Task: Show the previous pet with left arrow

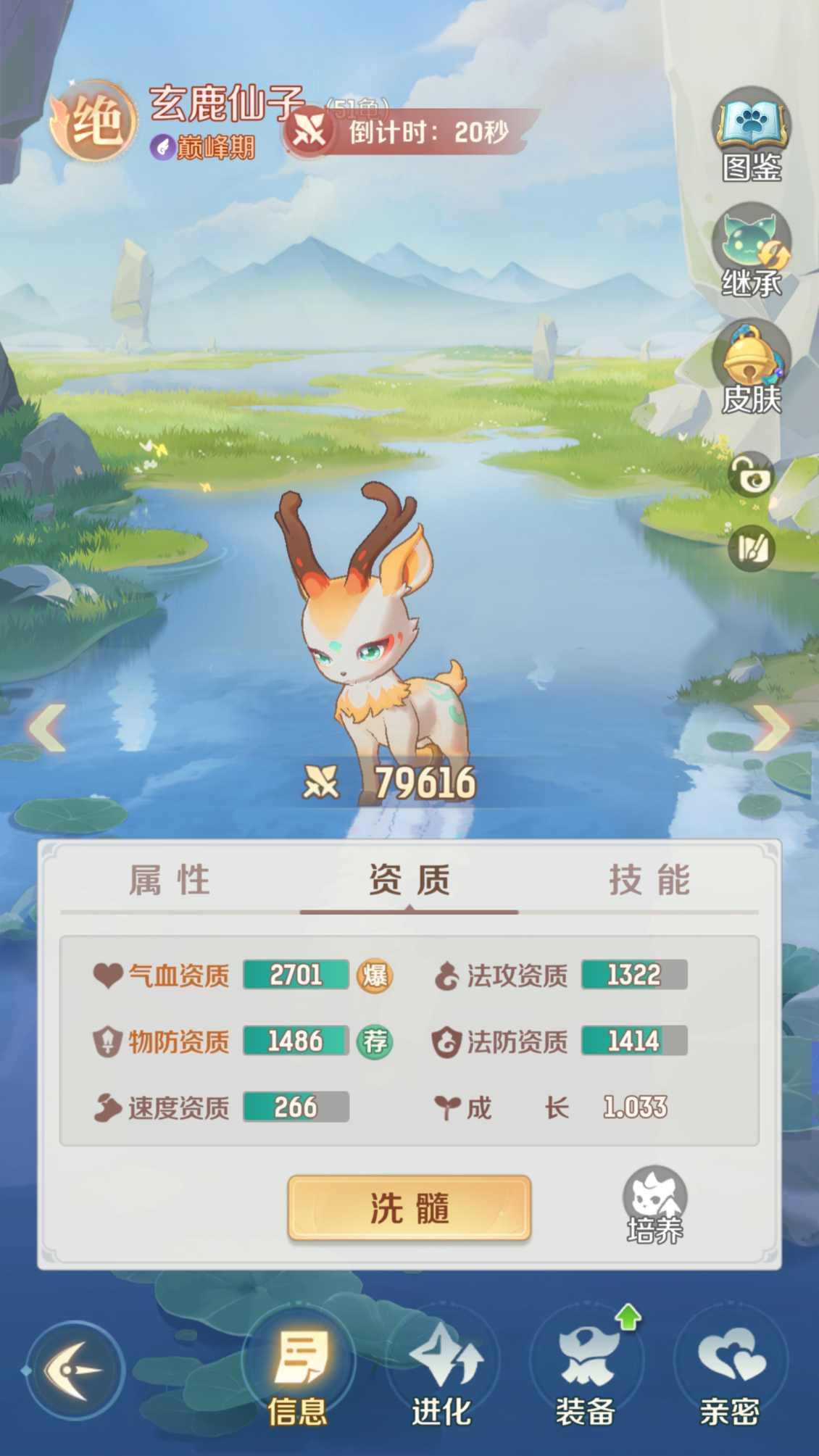Action: pos(48,727)
